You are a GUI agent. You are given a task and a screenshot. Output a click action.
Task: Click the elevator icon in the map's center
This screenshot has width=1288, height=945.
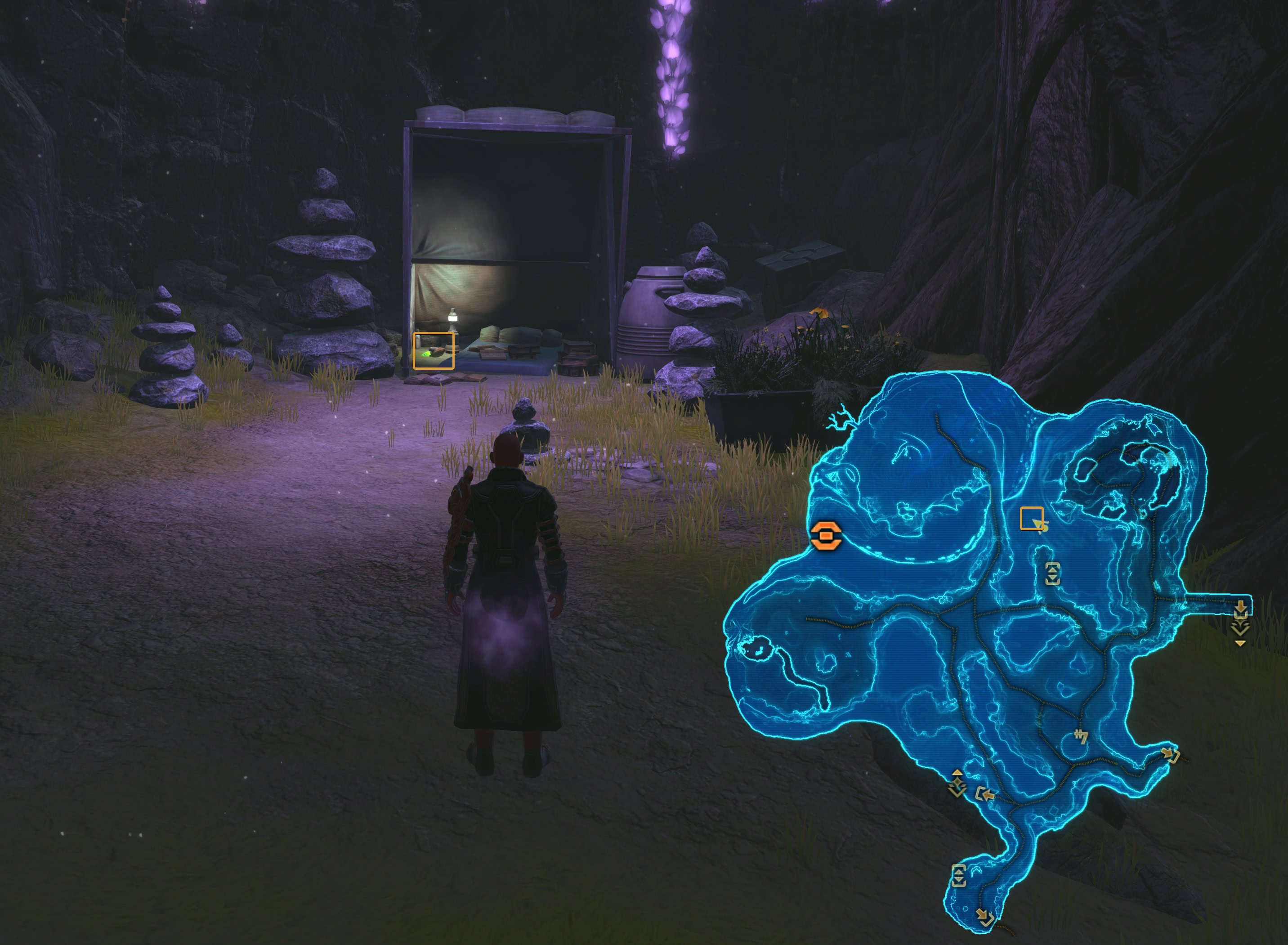(1053, 574)
